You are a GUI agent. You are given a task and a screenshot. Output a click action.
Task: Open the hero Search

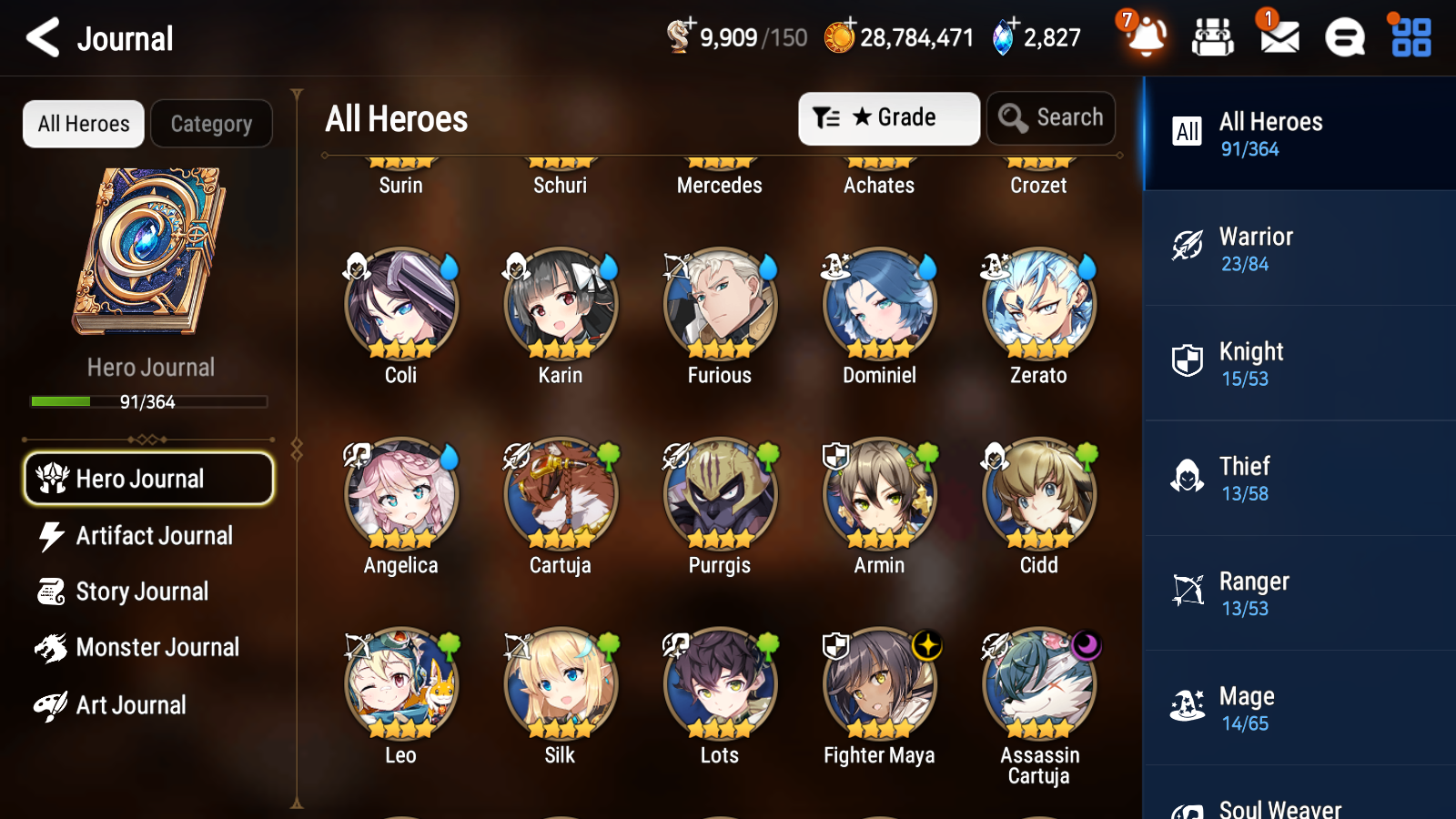pyautogui.click(x=1050, y=117)
